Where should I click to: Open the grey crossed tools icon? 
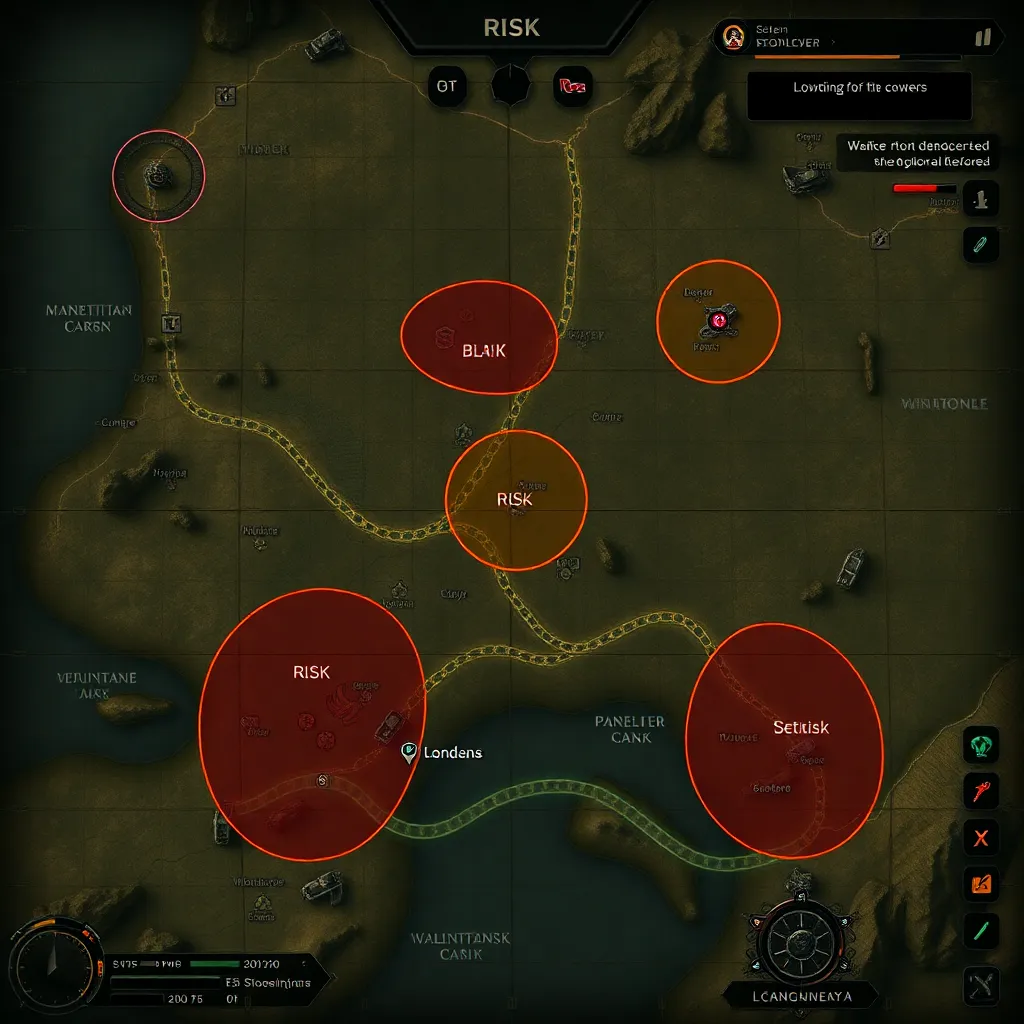(x=981, y=986)
